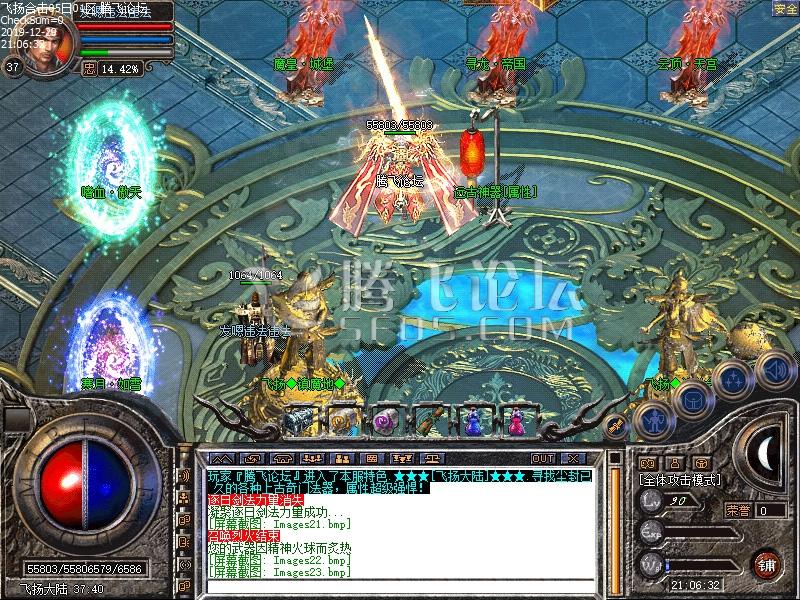
Task: Click the 安全 safe-zone button
Action: point(786,8)
